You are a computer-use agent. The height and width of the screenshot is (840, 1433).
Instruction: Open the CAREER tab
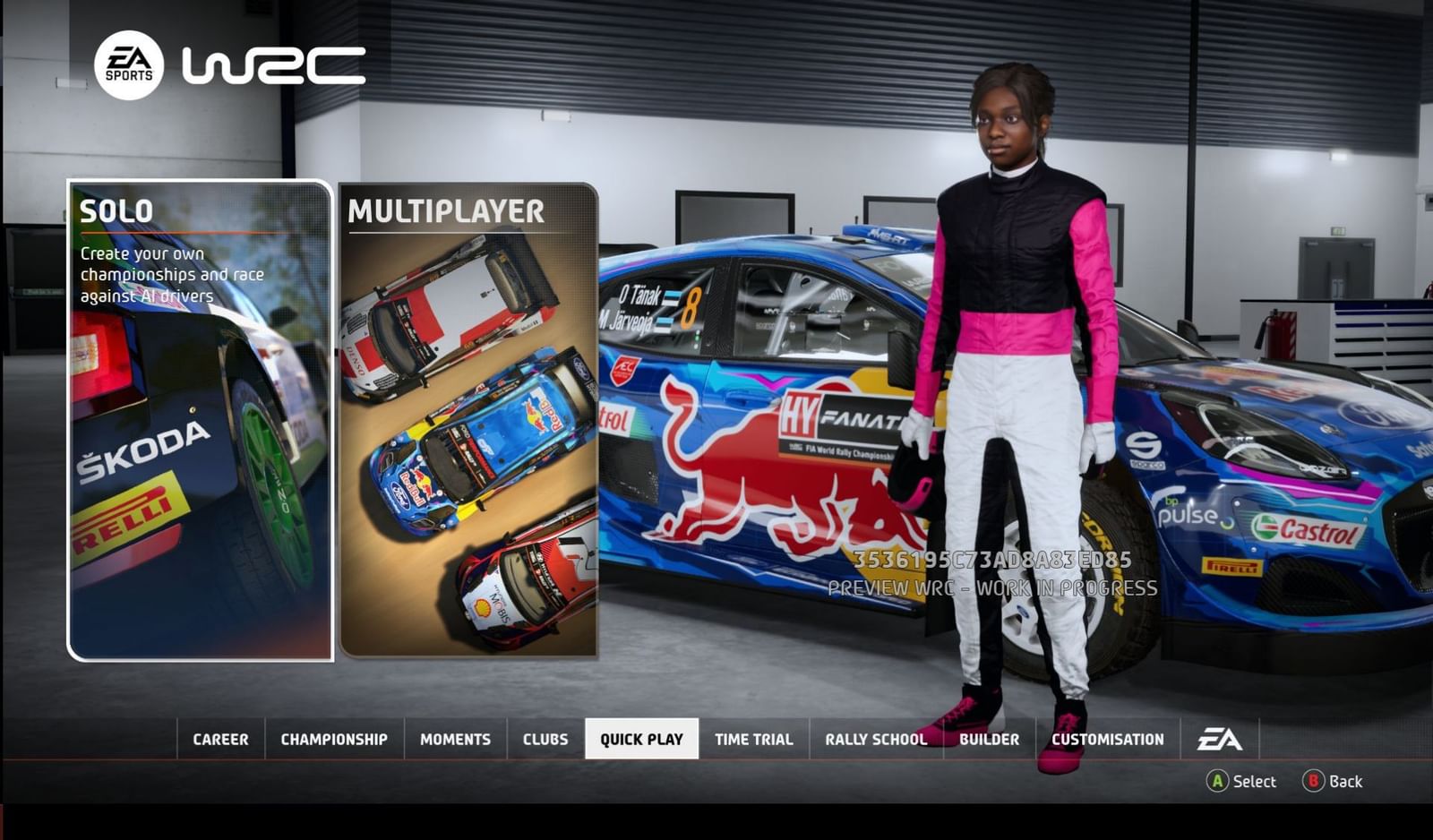(219, 739)
